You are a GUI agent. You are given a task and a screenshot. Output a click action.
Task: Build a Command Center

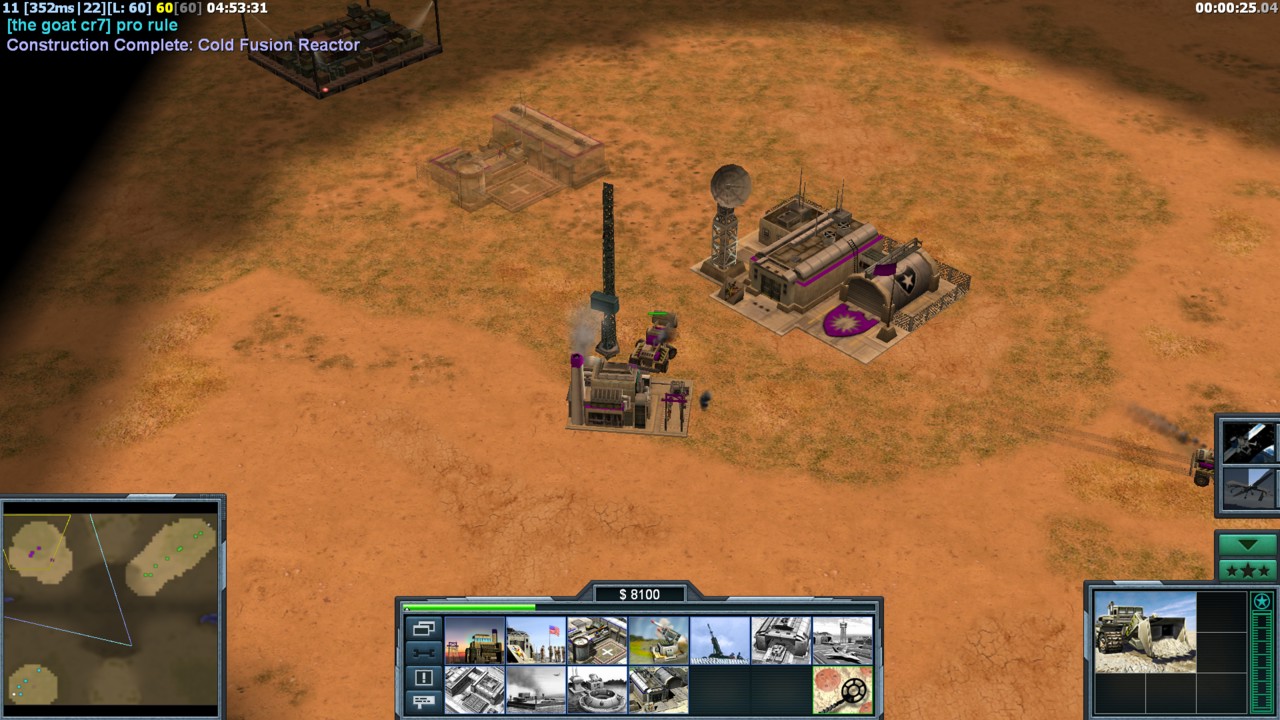[658, 690]
